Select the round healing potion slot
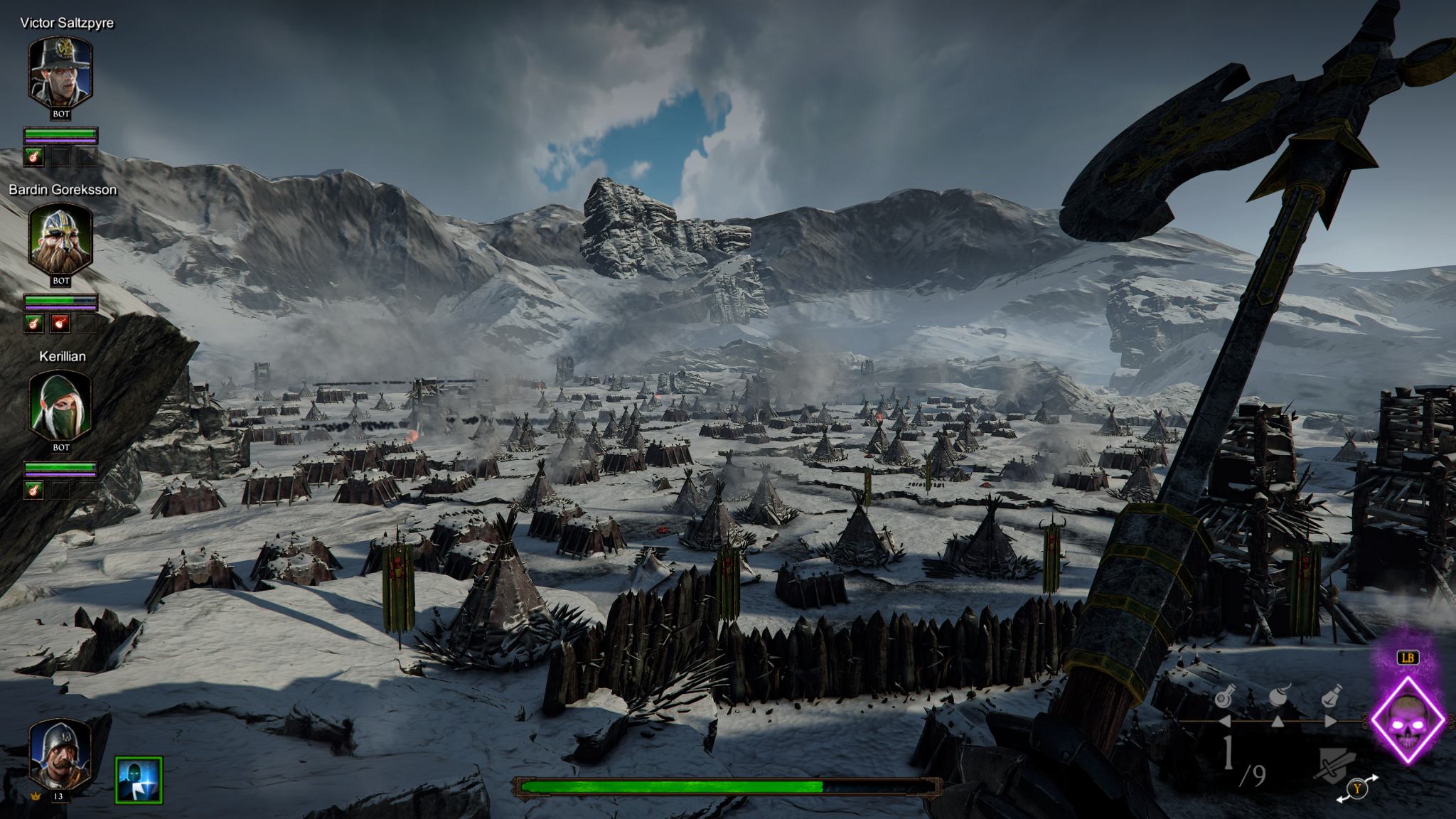Screen dimensions: 1456x819 coord(1224,697)
